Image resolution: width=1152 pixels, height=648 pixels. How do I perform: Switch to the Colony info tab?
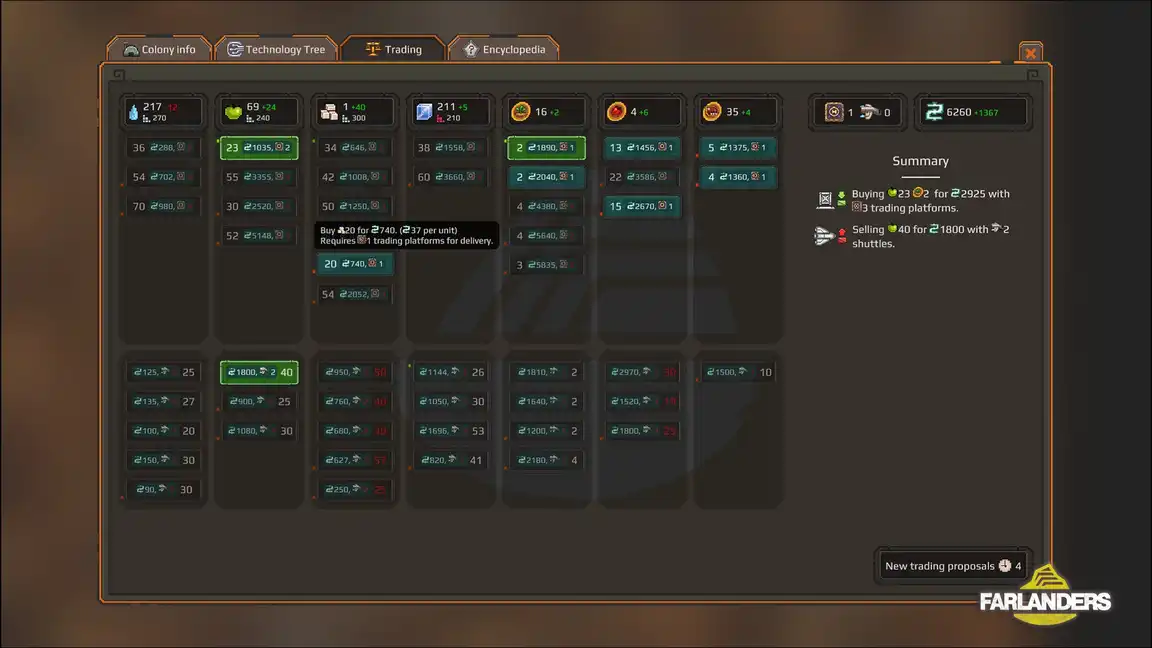[x=160, y=49]
